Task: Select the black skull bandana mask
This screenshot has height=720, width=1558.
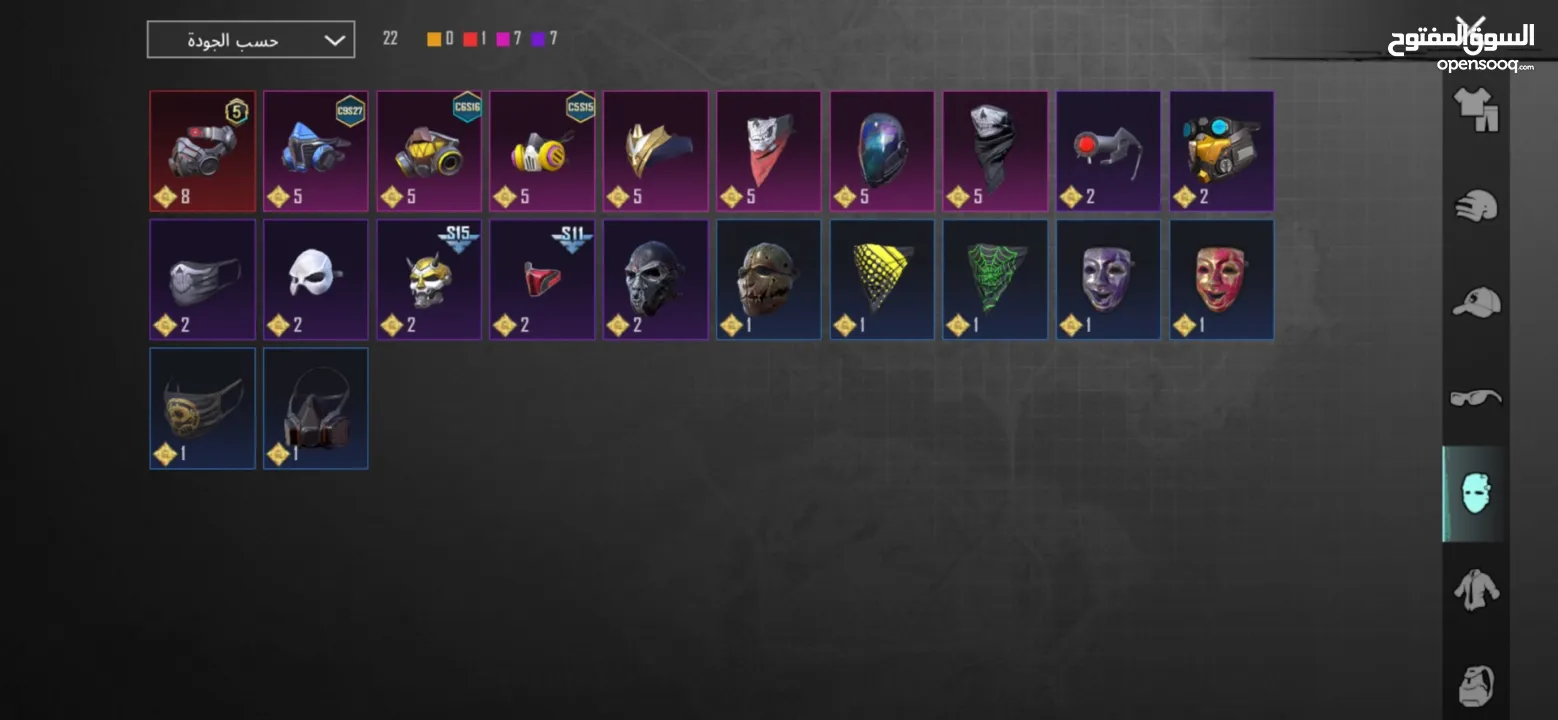Action: tap(995, 151)
